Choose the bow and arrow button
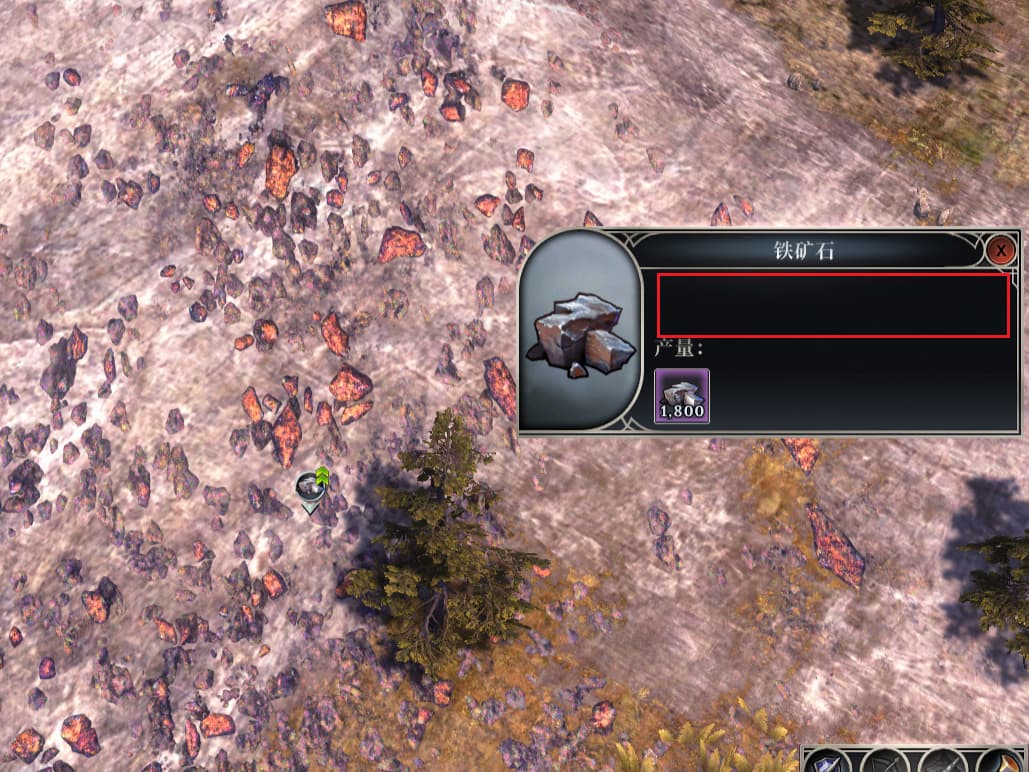Viewport: 1029px width, 772px height. [884, 762]
